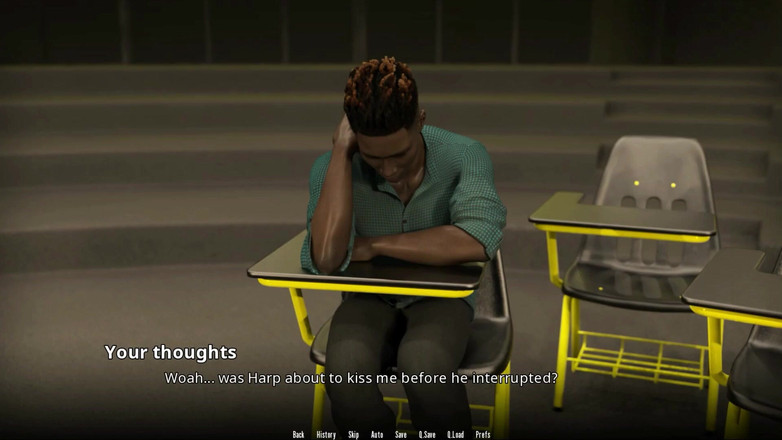This screenshot has height=440, width=782.
Task: Click Q.Save to quick save
Action: [x=427, y=434]
